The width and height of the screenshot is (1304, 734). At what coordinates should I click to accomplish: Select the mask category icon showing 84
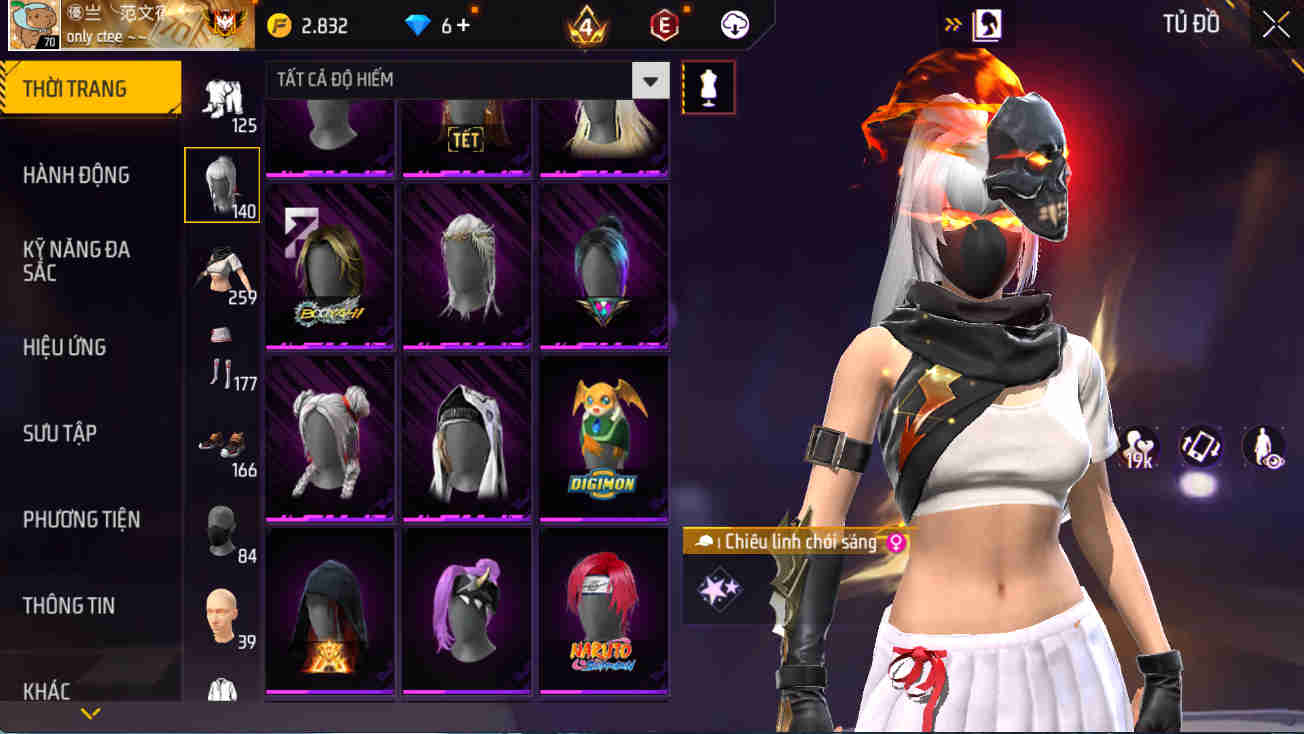pos(222,523)
